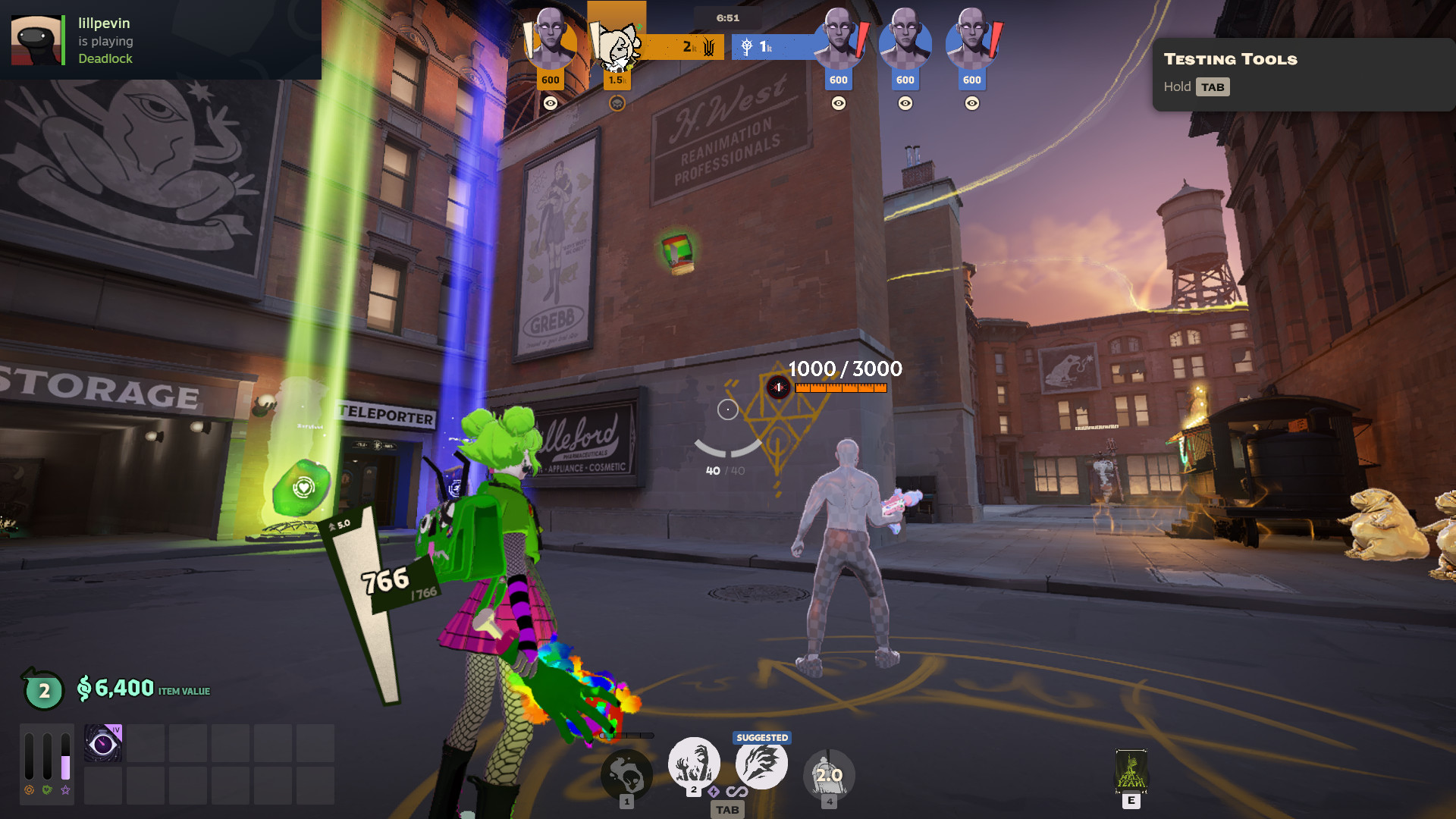Activate the skull ability in slot 1
The image size is (1456, 819).
click(x=626, y=775)
